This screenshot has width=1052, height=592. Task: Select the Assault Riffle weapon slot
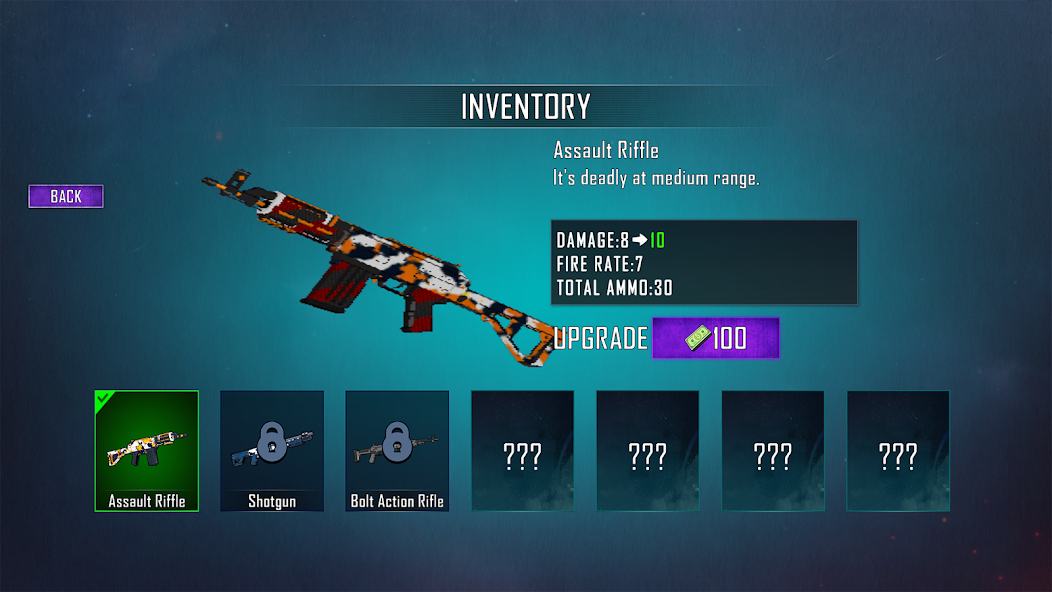[x=147, y=451]
